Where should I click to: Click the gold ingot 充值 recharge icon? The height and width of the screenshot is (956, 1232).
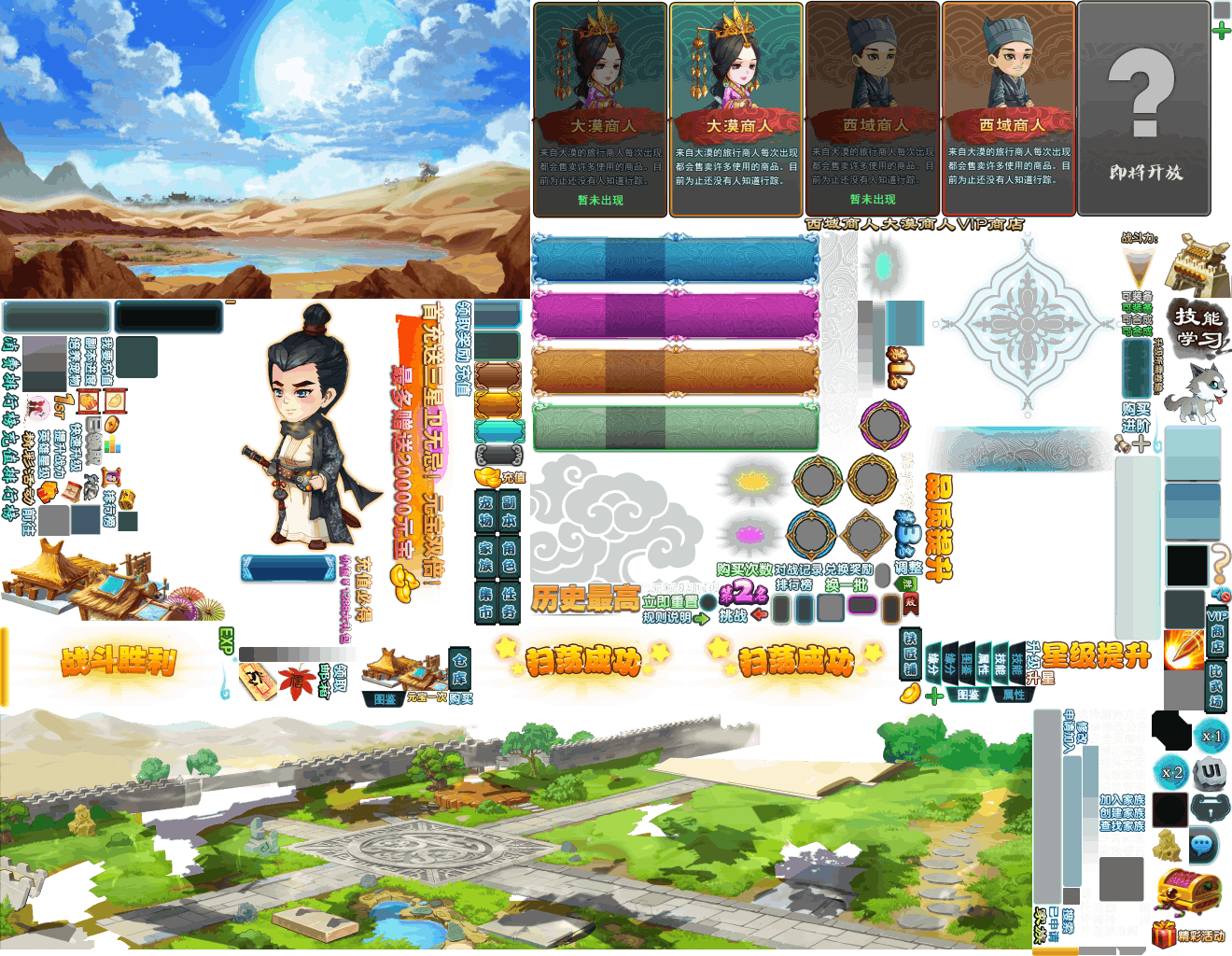[490, 477]
